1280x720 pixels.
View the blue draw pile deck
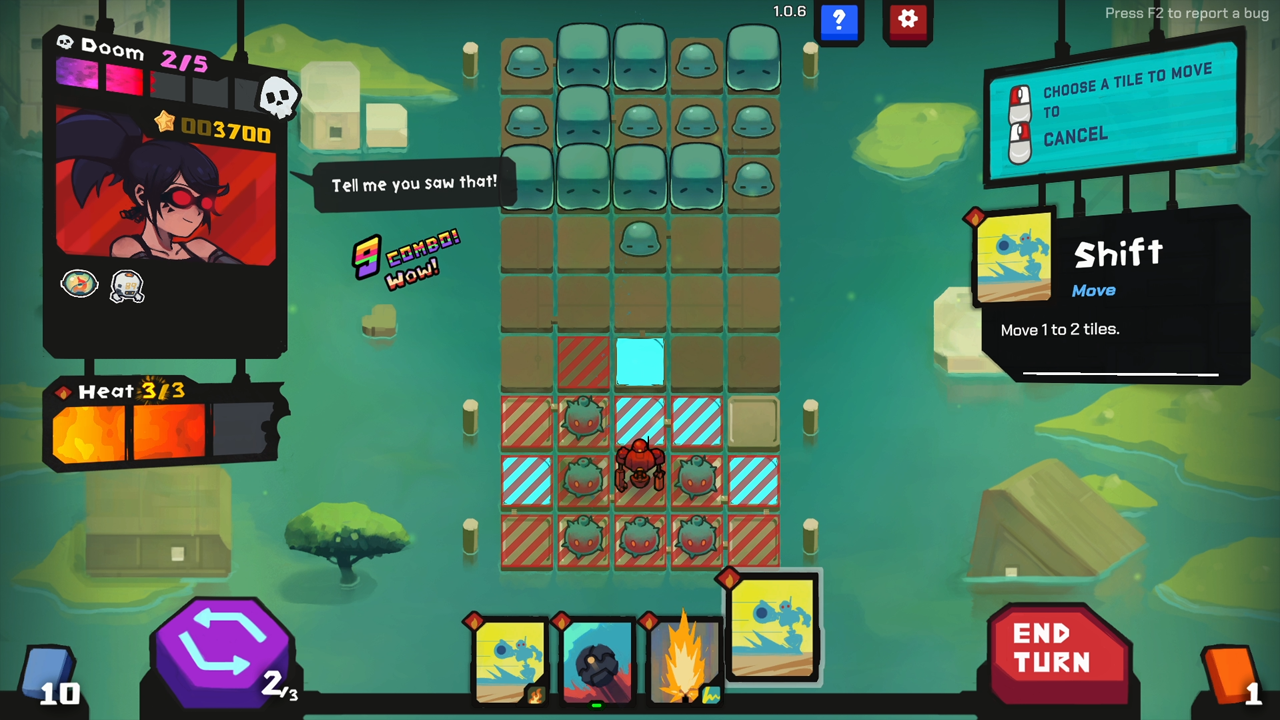(x=48, y=670)
